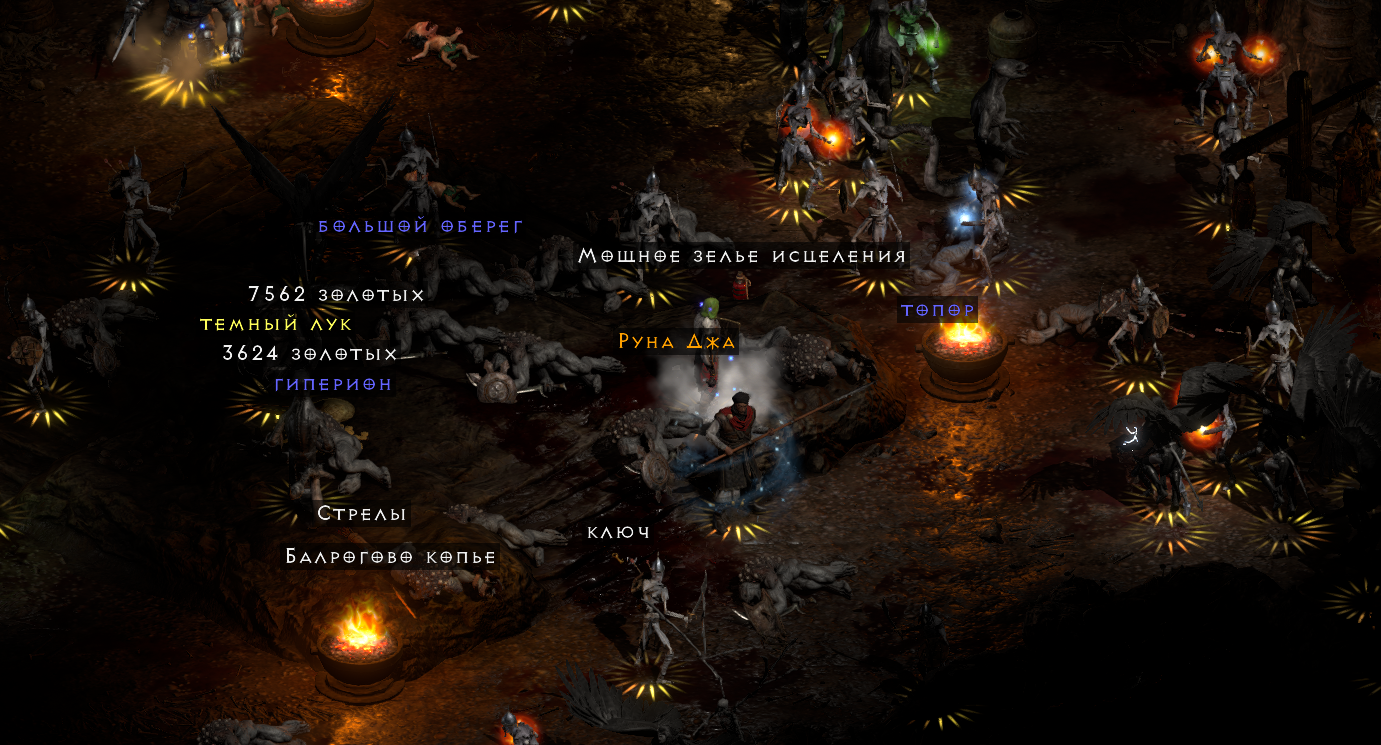Pick up the orange "Руна Джа" rune
1381x745 pixels.
coord(677,341)
